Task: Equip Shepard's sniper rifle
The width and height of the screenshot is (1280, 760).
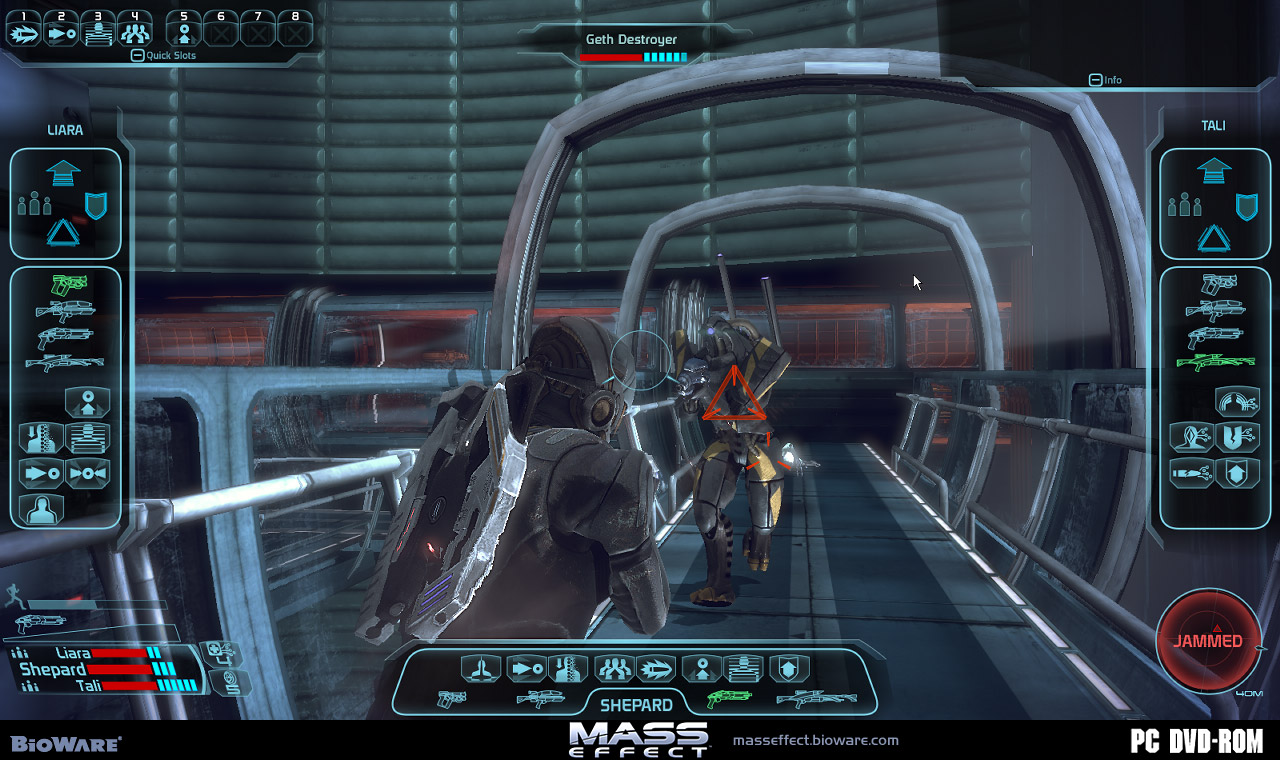Action: (816, 699)
